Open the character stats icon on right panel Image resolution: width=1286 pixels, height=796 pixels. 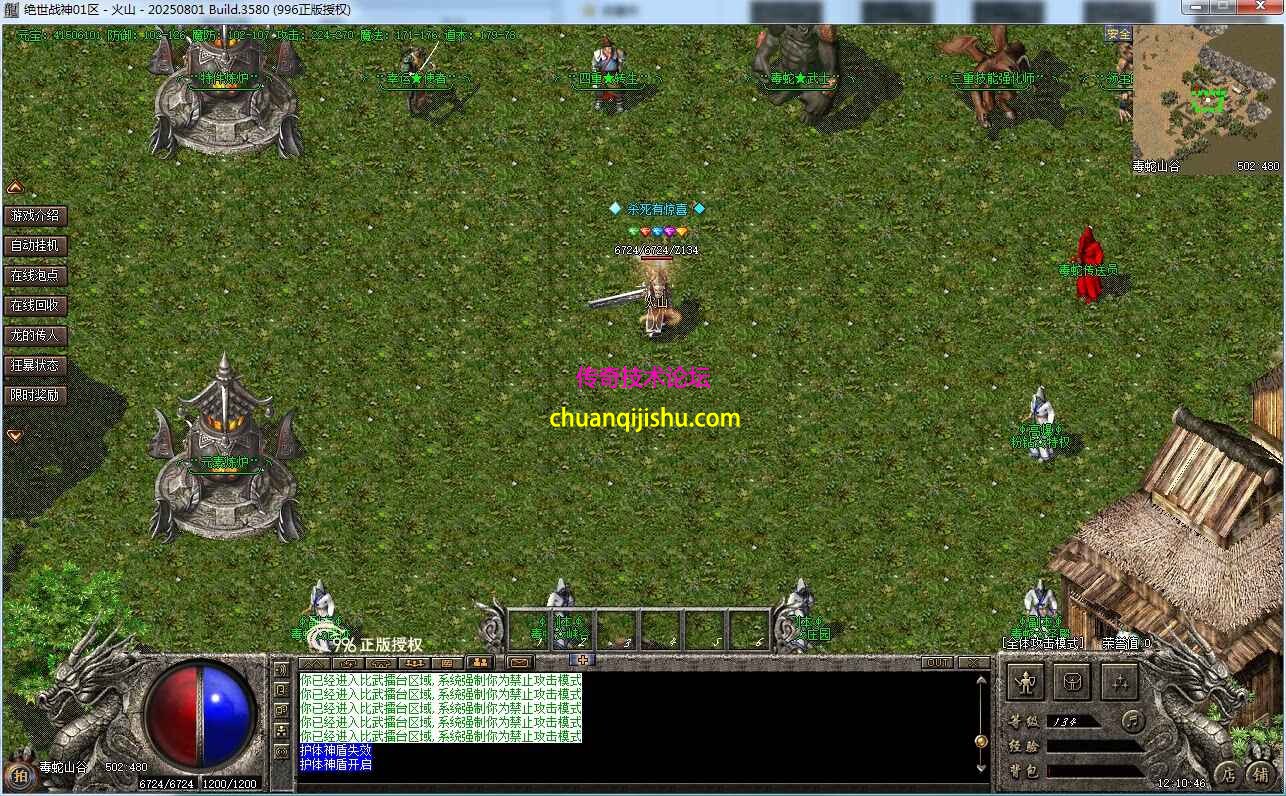1026,683
